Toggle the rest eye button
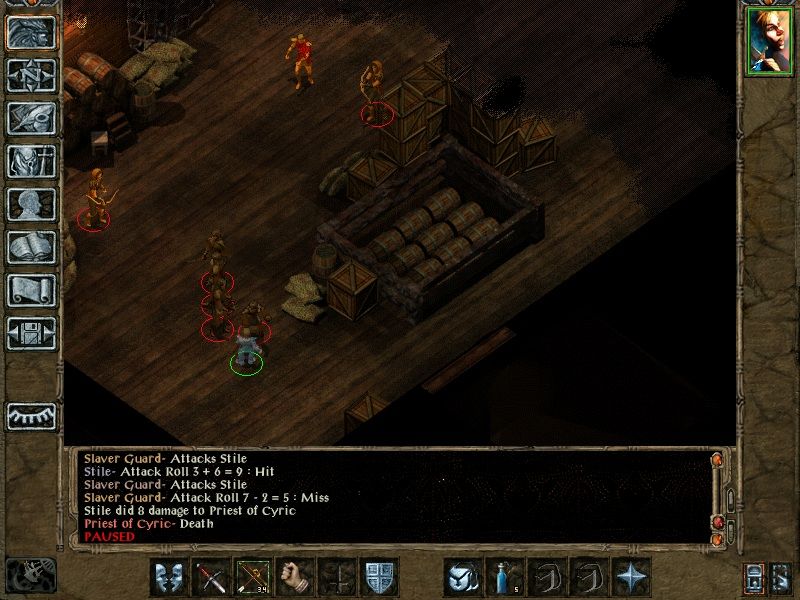The width and height of the screenshot is (800, 600). (x=32, y=414)
